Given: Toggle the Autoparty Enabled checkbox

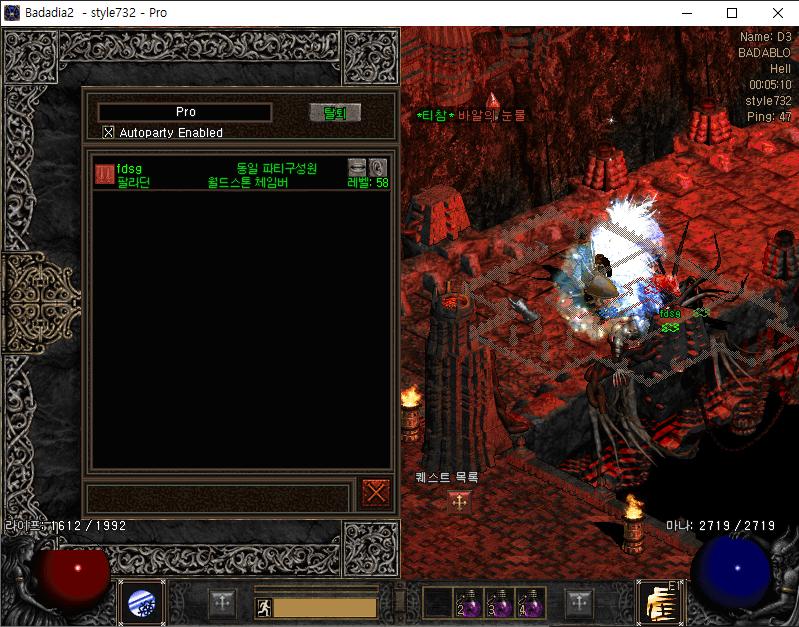Looking at the screenshot, I should pyautogui.click(x=109, y=132).
